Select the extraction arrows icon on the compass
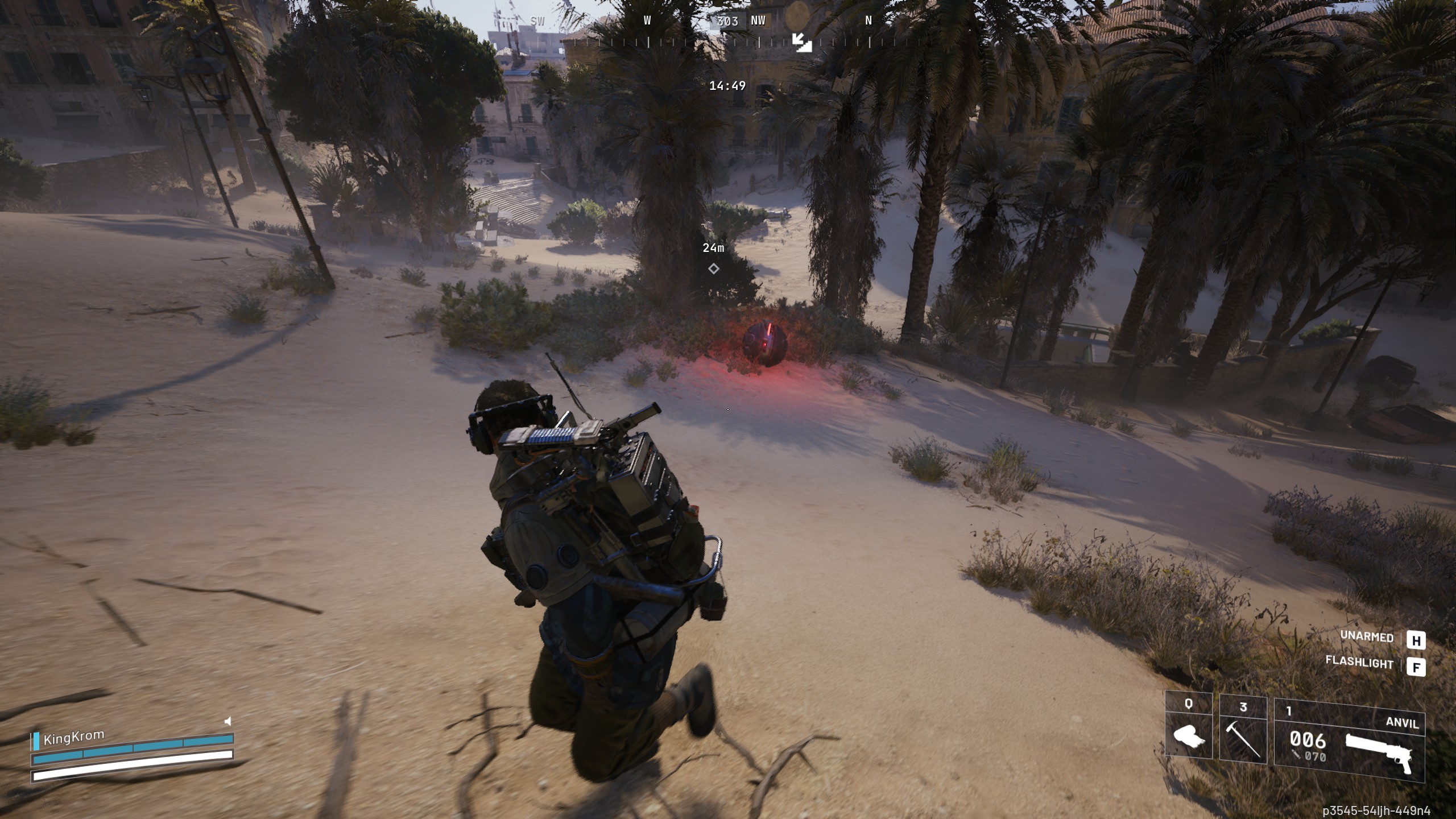 click(803, 42)
